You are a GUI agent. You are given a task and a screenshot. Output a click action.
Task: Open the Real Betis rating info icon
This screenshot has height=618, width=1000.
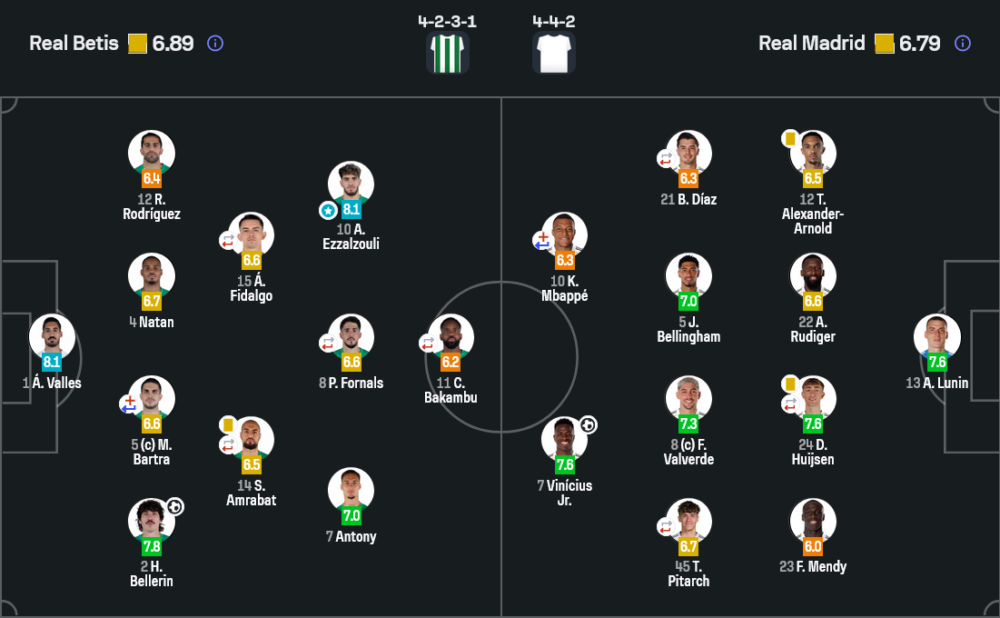[x=215, y=44]
